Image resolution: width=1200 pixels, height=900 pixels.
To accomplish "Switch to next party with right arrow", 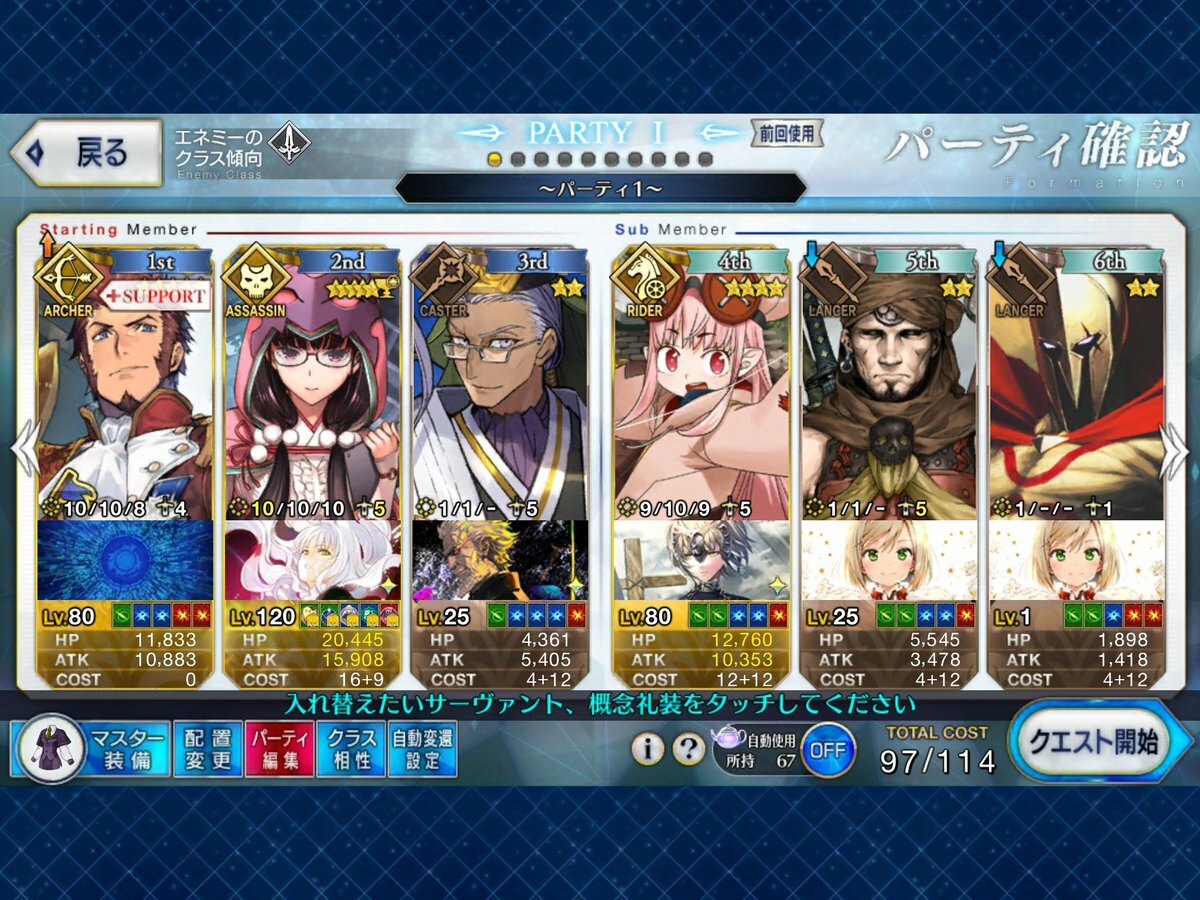I will pos(1176,452).
